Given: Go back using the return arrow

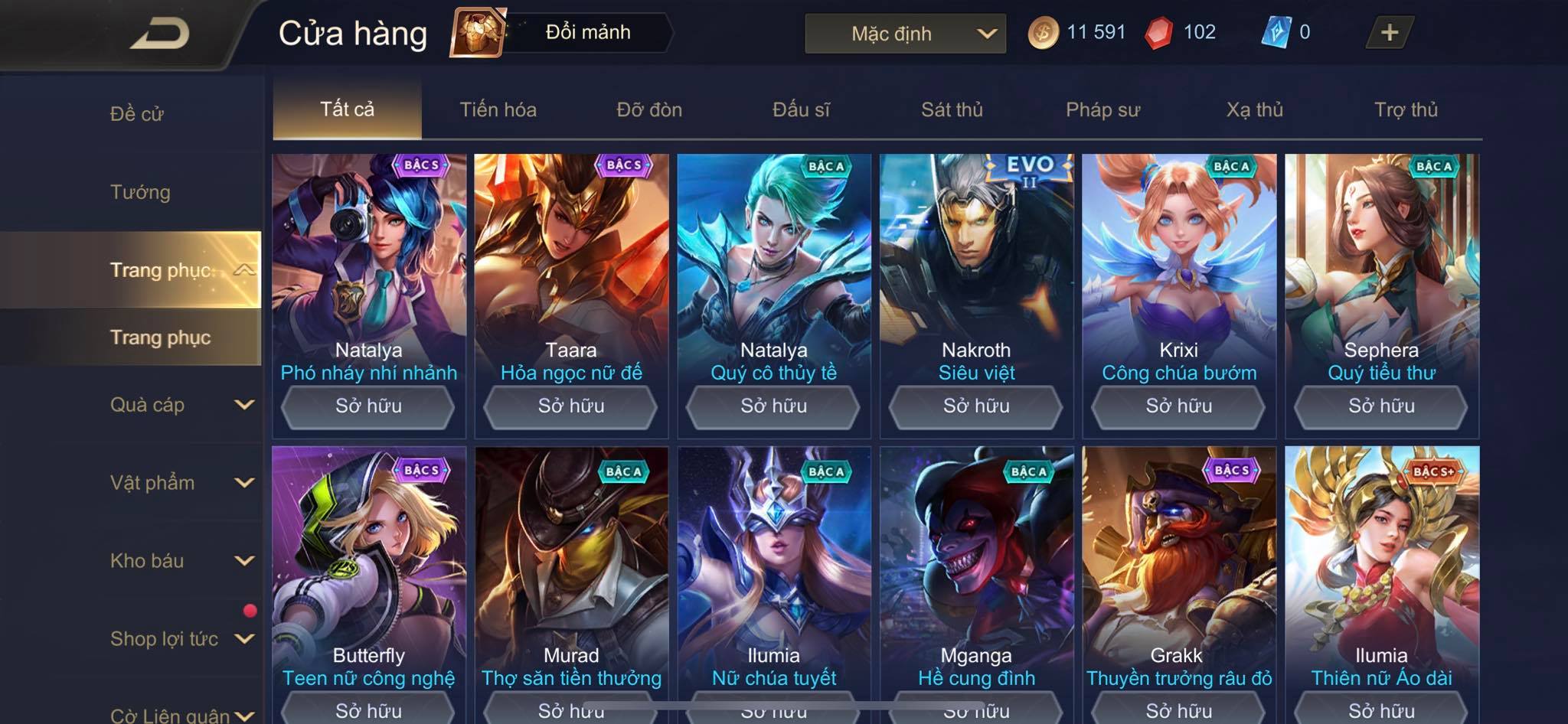Looking at the screenshot, I should 159,34.
